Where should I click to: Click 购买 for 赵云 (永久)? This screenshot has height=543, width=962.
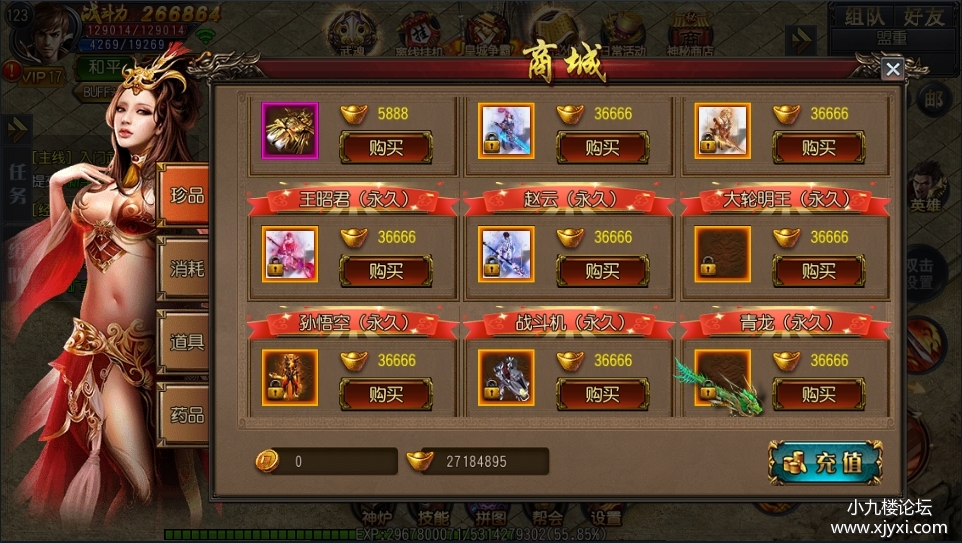[x=602, y=270]
